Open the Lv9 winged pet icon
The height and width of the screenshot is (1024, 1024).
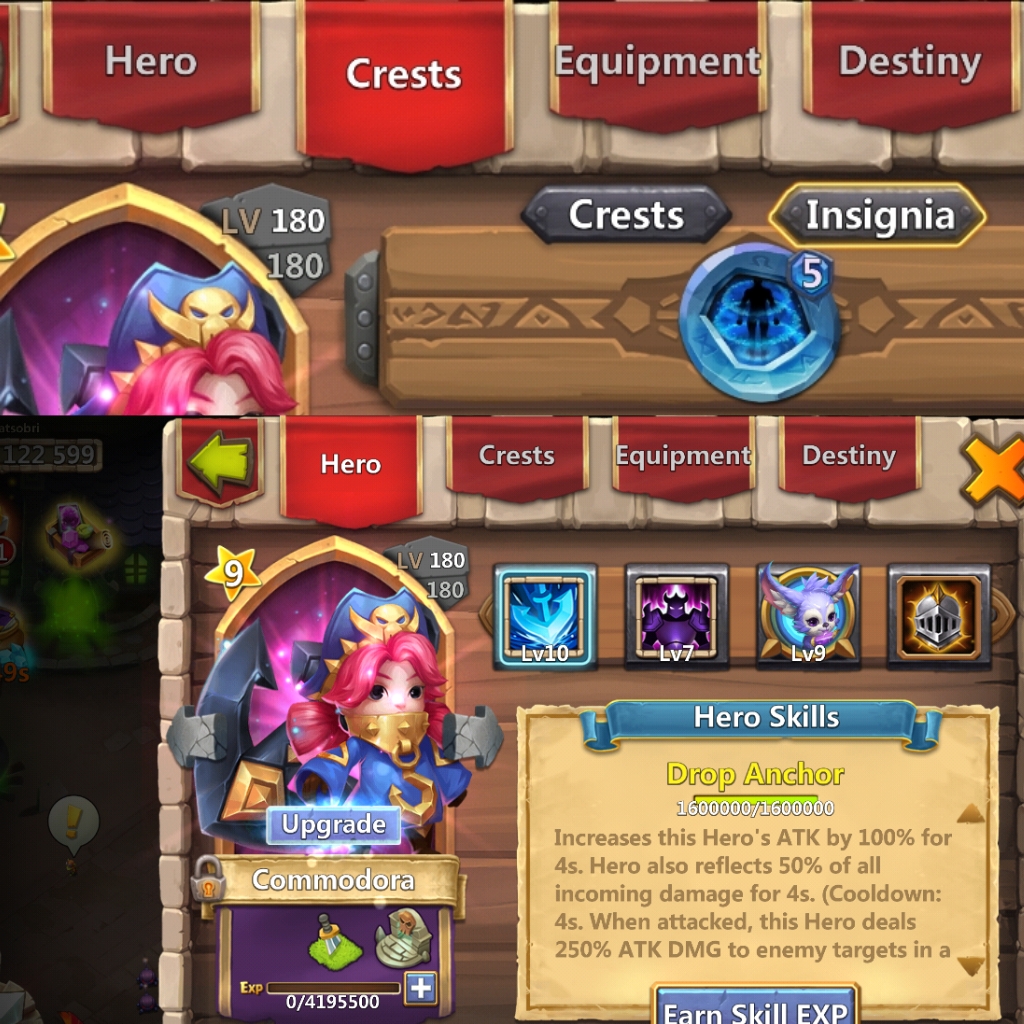pyautogui.click(x=808, y=615)
